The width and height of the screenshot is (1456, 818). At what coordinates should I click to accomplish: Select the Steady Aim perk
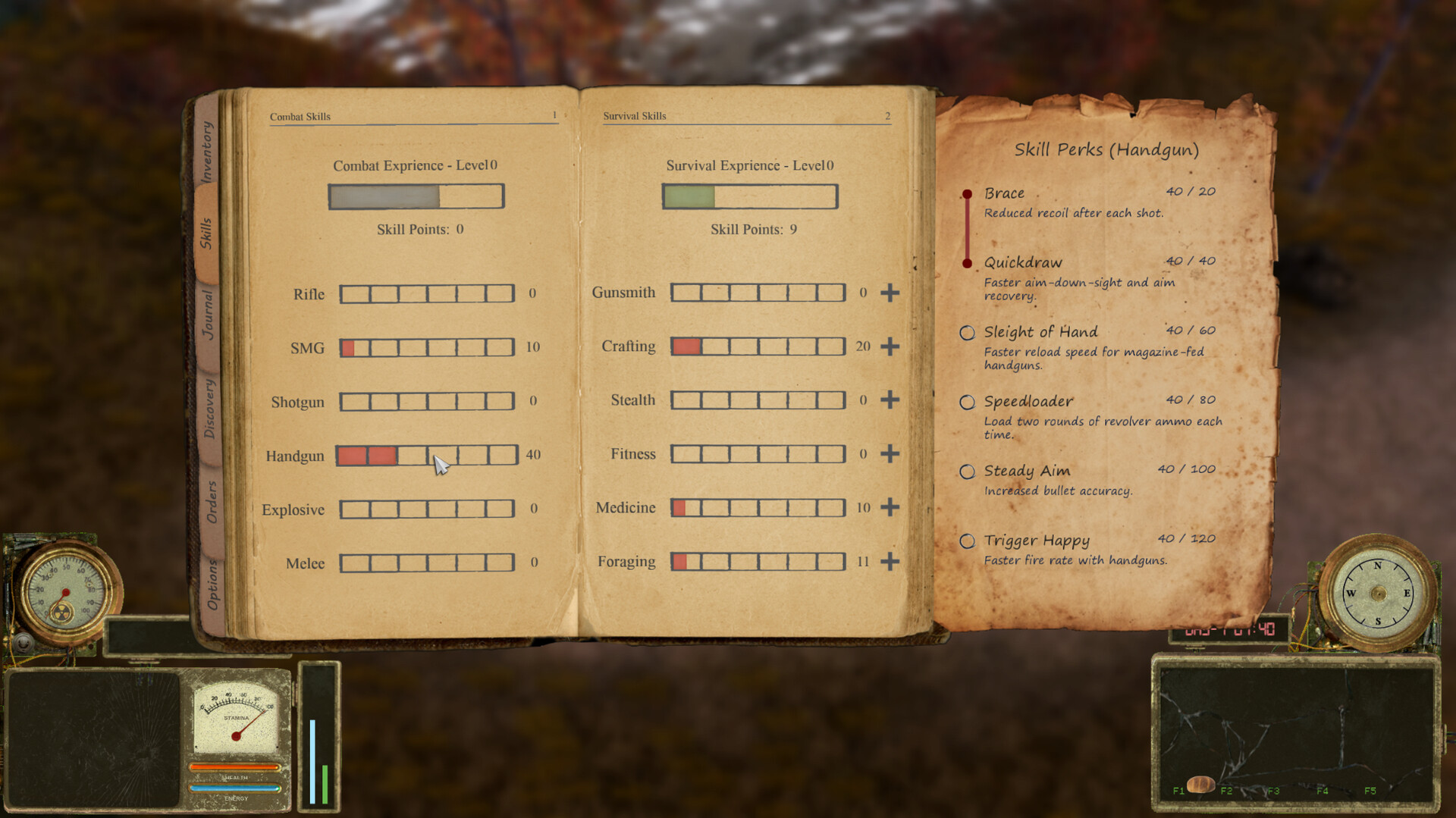[x=968, y=472]
